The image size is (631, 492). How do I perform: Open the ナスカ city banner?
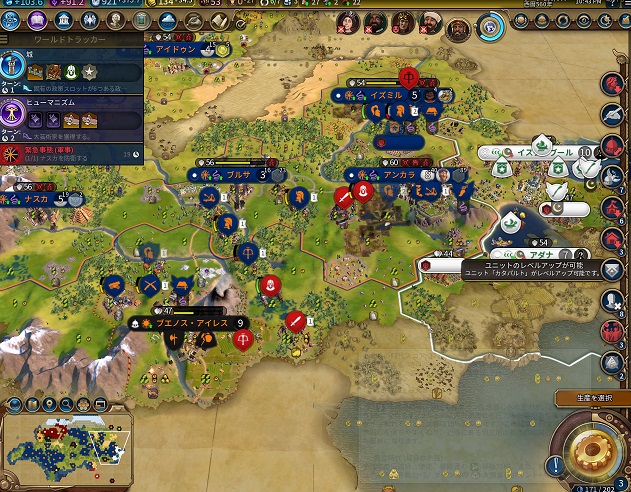coord(40,199)
